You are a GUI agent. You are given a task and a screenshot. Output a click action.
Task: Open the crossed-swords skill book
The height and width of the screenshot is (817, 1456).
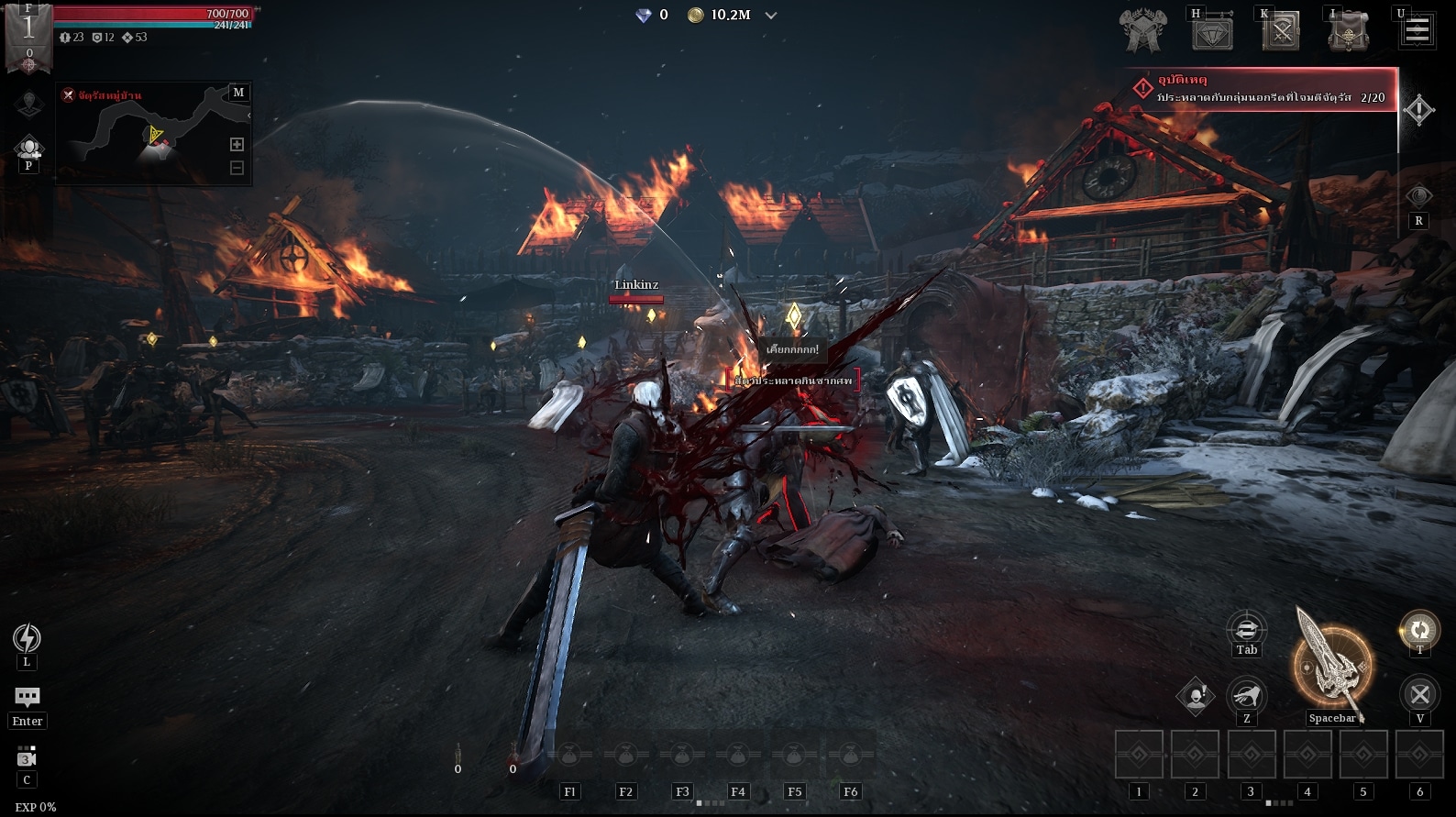[1281, 33]
